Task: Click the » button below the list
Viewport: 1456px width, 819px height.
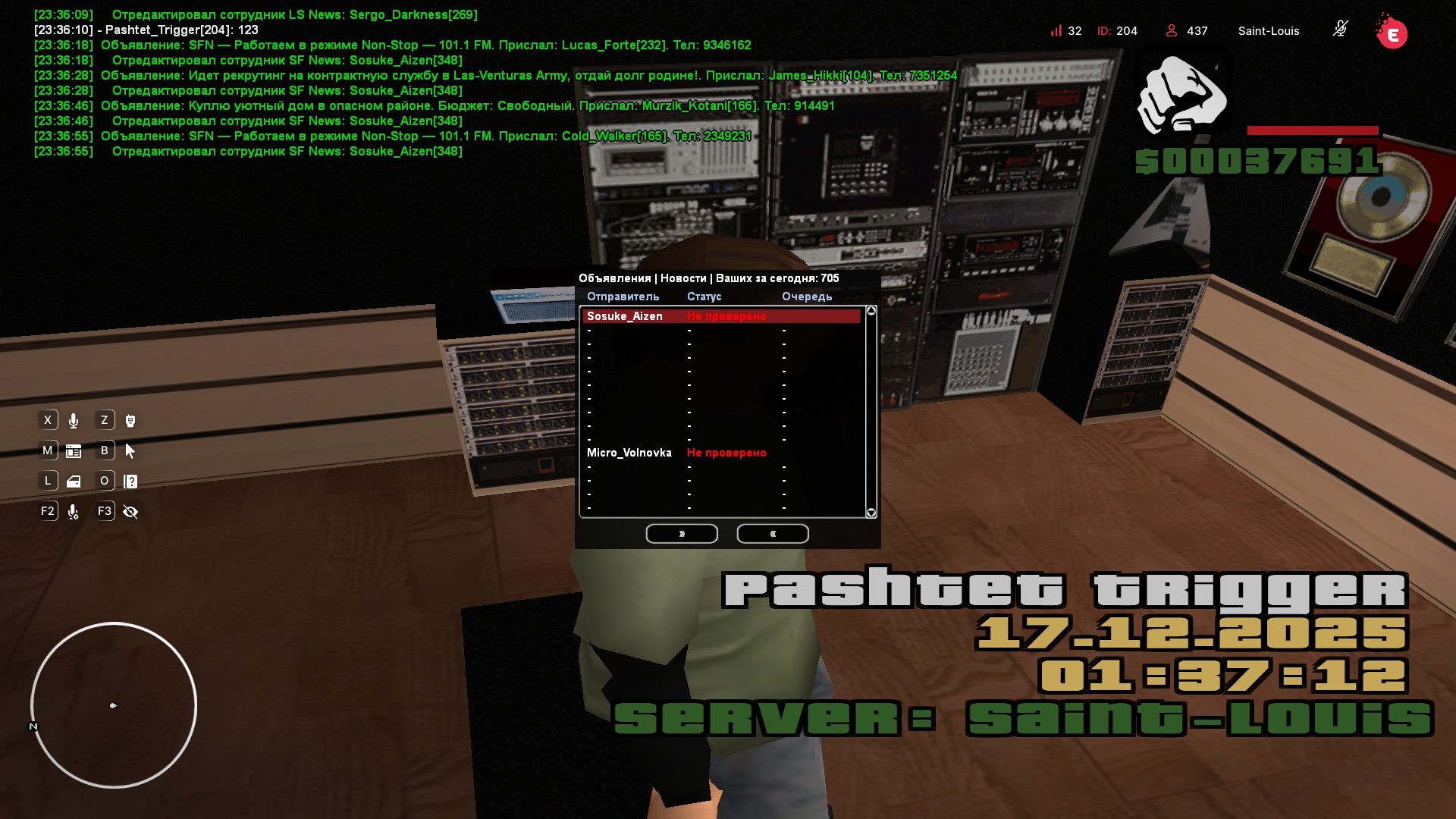Action: [682, 534]
